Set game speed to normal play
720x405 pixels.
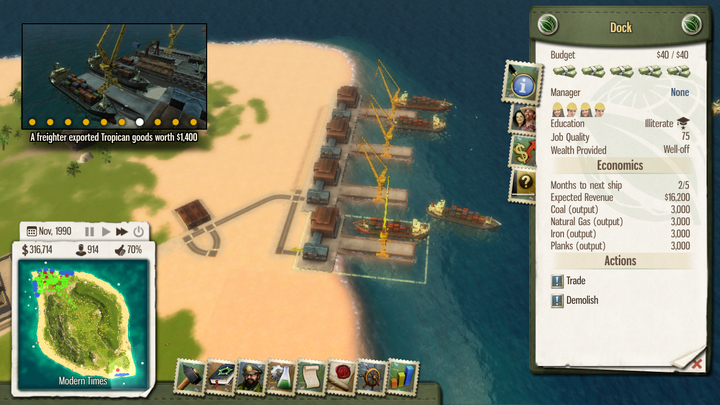pyautogui.click(x=105, y=231)
